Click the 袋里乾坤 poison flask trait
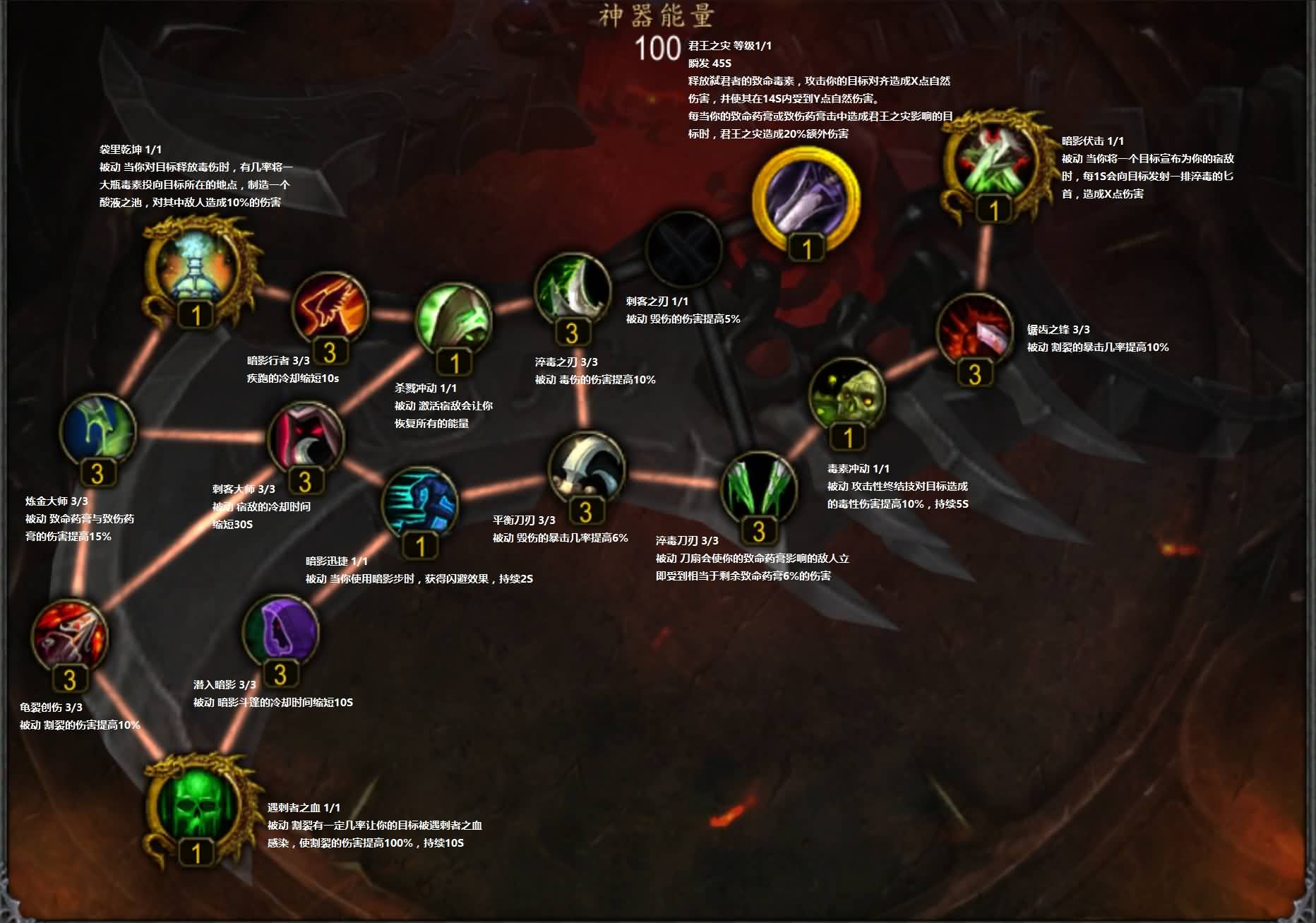The width and height of the screenshot is (1316, 923). click(196, 266)
